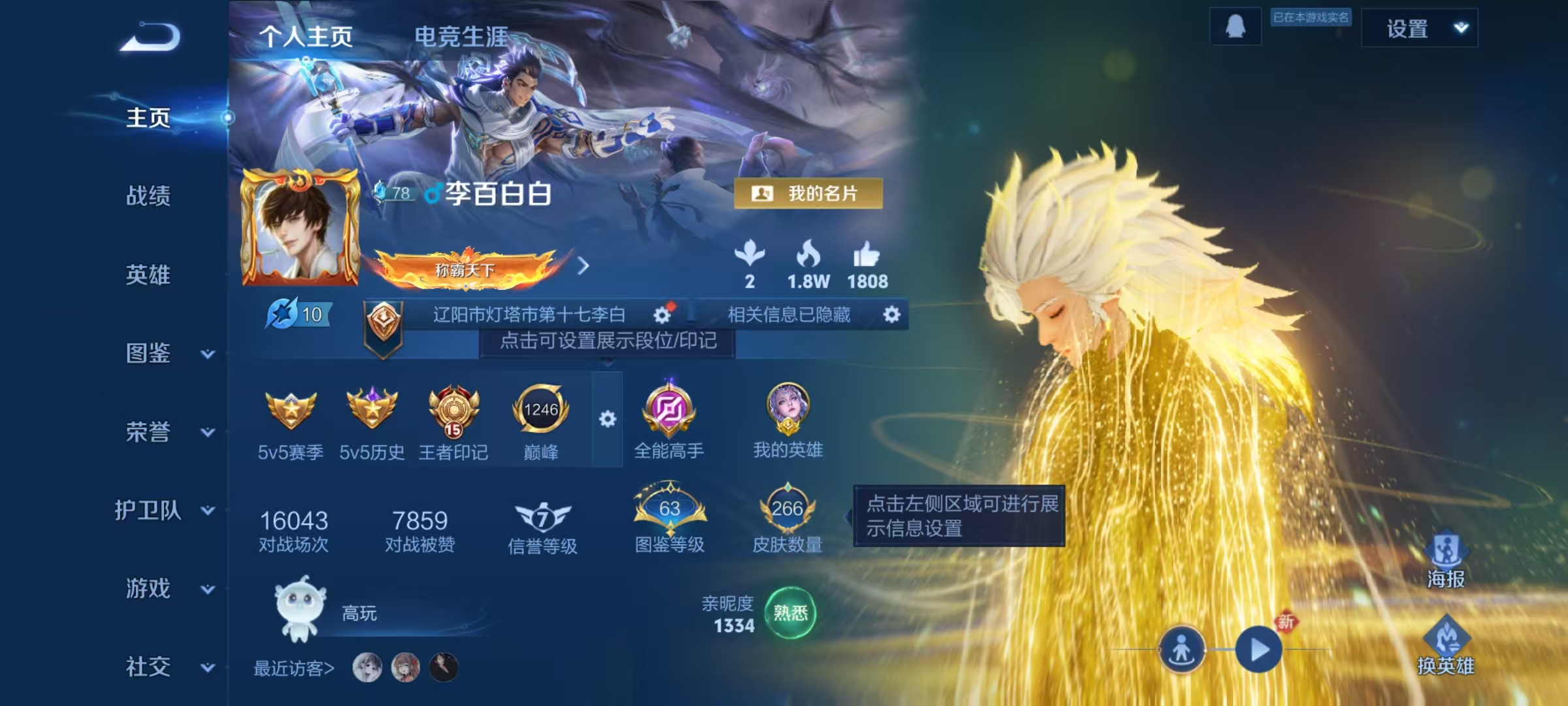Check the 信誉等级 credit level badge
Viewport: 1568px width, 706px height.
pos(541,520)
